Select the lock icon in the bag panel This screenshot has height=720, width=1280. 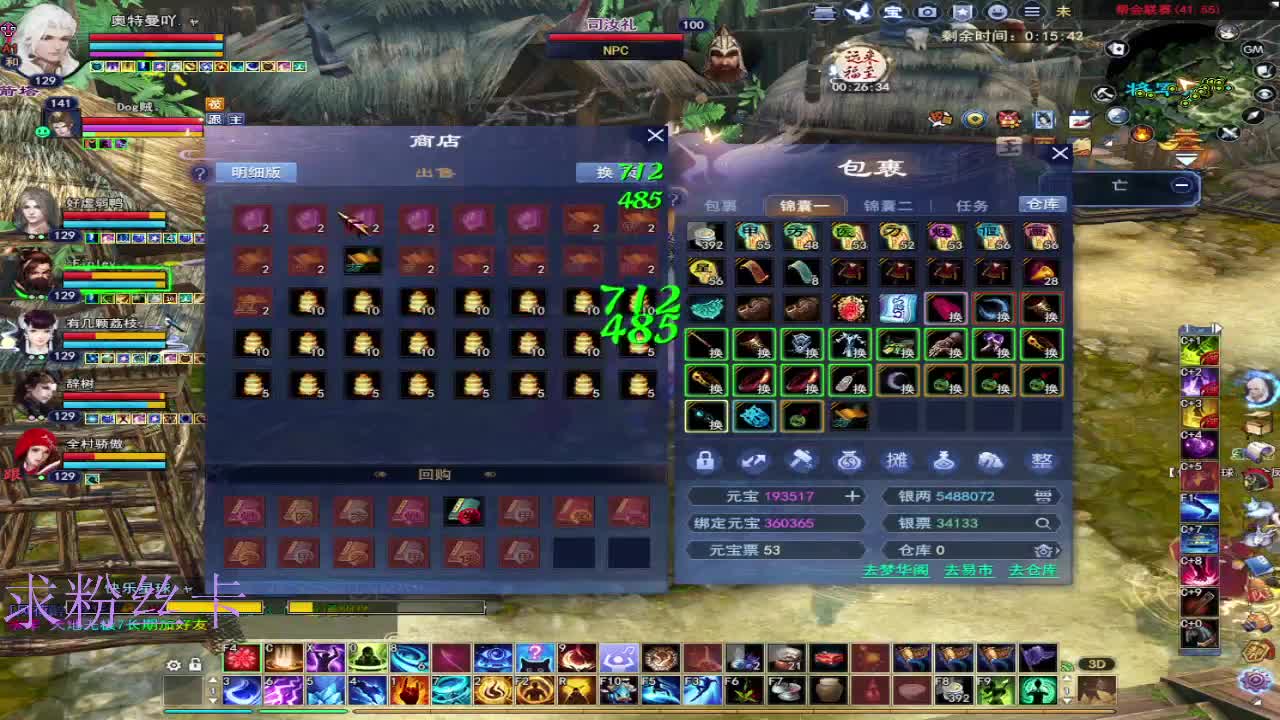[x=705, y=461]
